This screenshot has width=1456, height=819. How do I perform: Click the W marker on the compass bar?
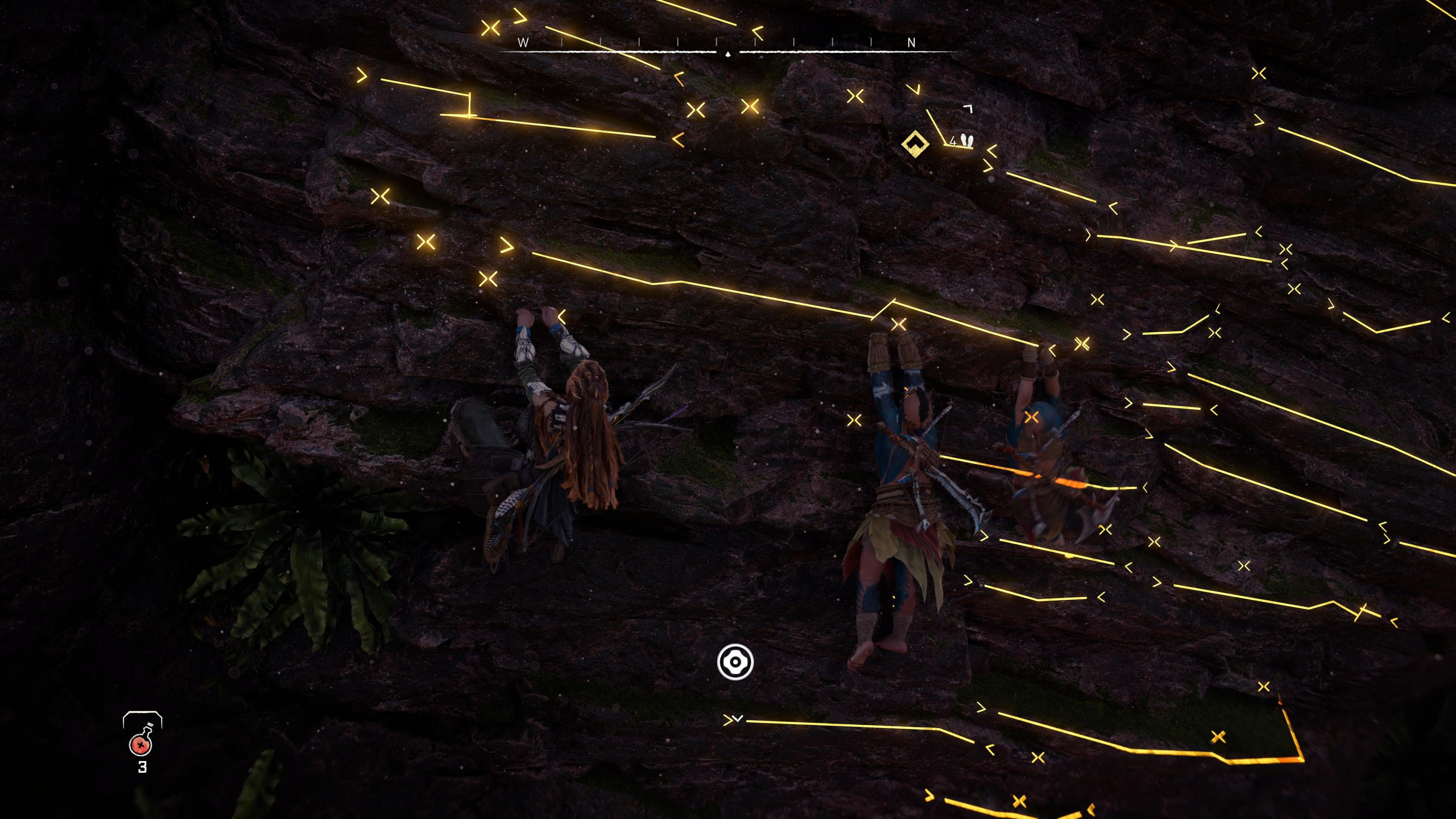coord(523,42)
